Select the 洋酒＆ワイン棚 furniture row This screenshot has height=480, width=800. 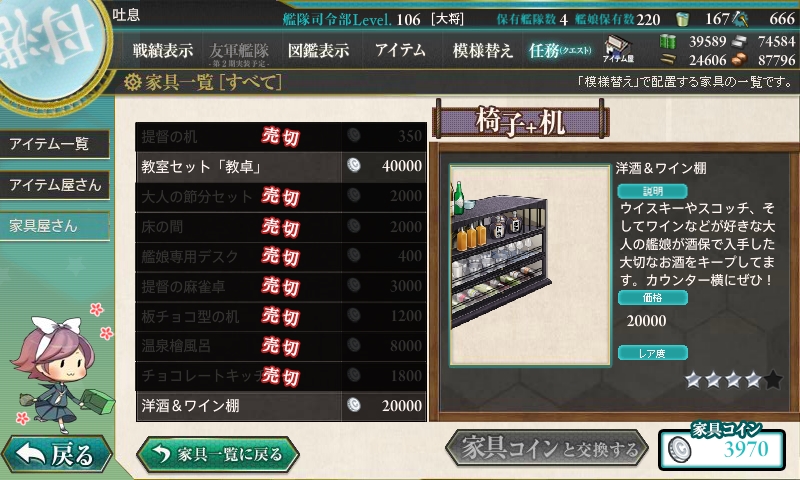(281, 406)
